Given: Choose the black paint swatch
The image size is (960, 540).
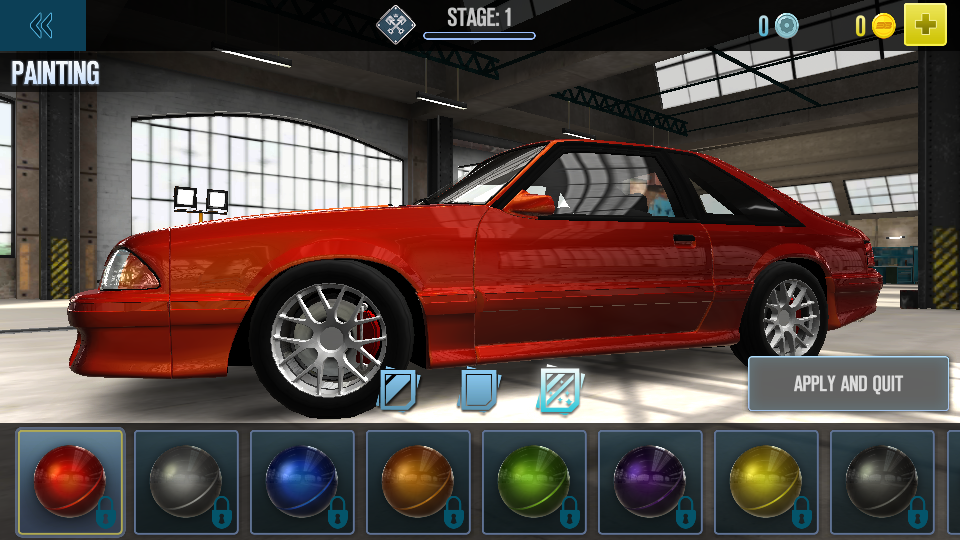Looking at the screenshot, I should click(x=882, y=481).
